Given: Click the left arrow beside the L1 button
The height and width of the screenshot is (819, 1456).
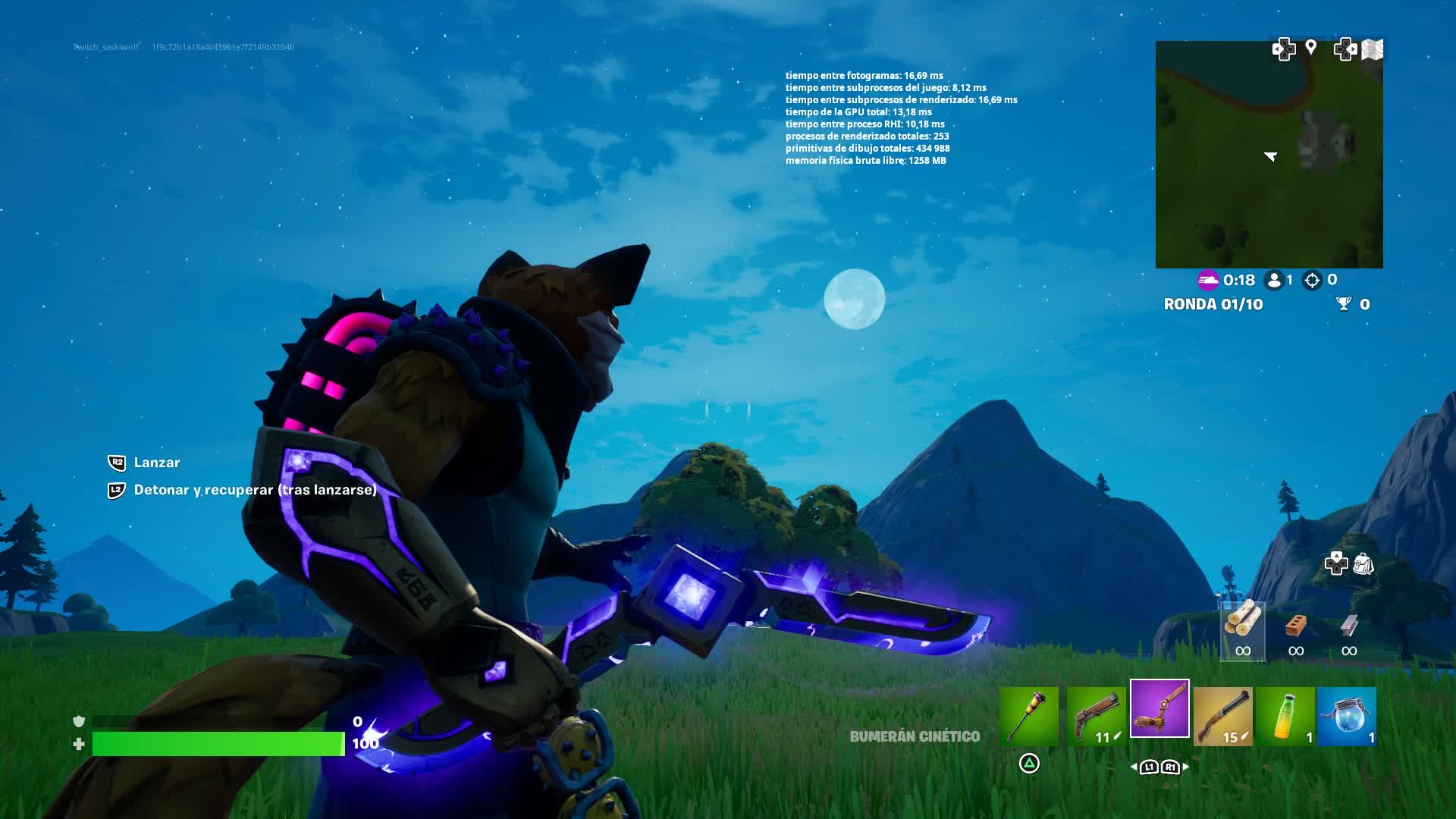Looking at the screenshot, I should click(1134, 767).
